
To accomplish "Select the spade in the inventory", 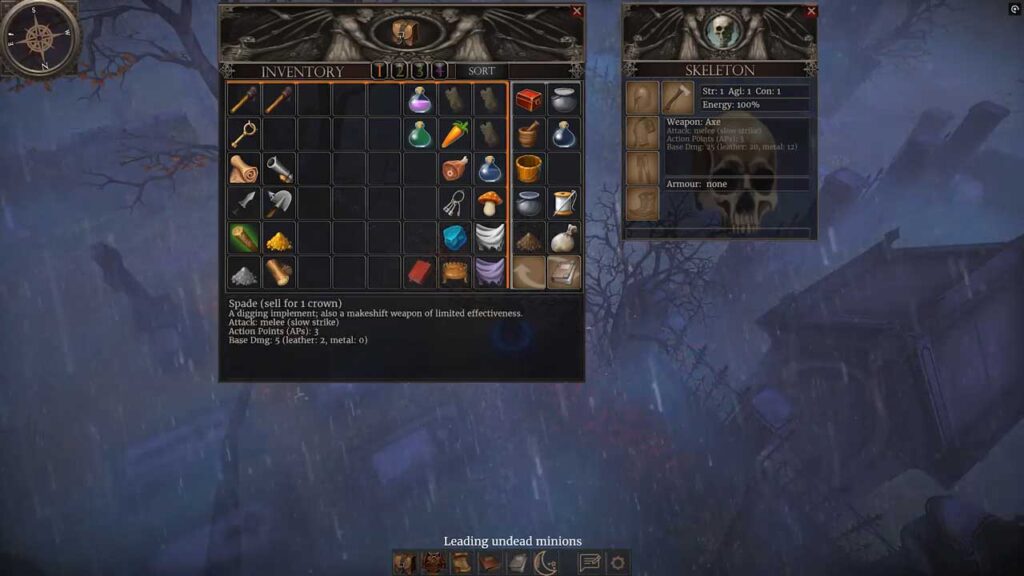I will coord(278,203).
